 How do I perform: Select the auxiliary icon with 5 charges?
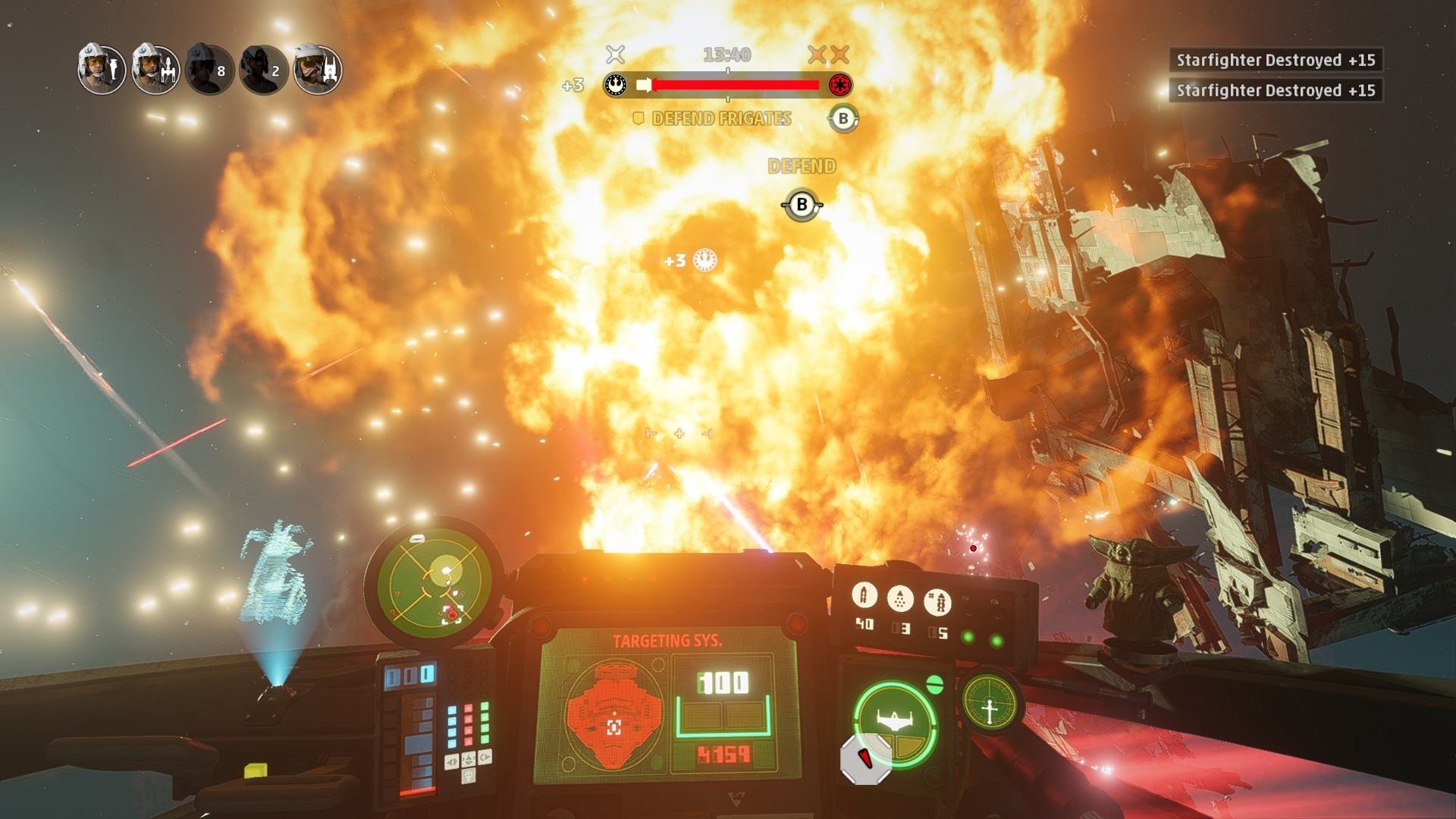(x=938, y=602)
